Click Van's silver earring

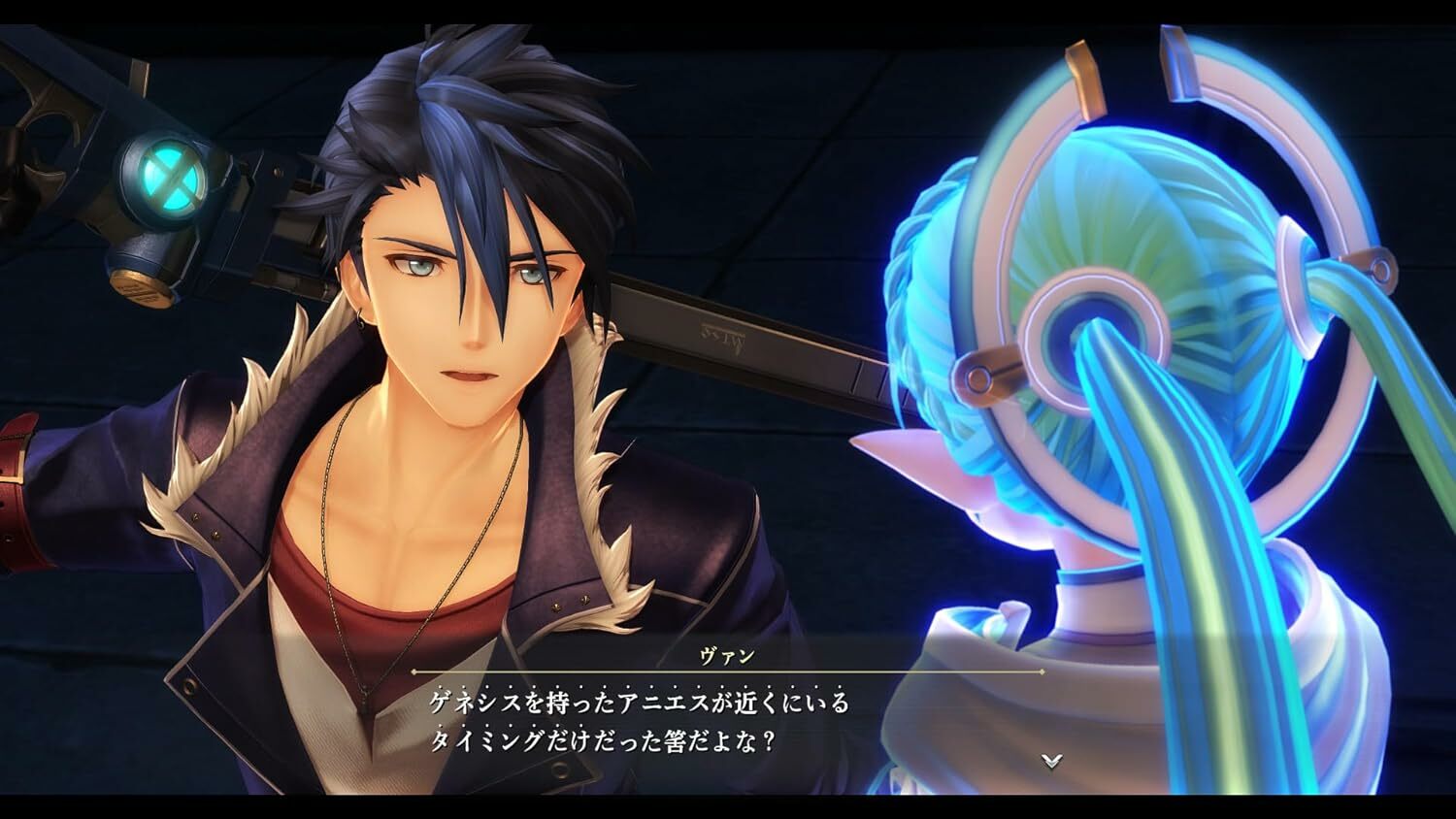click(361, 320)
